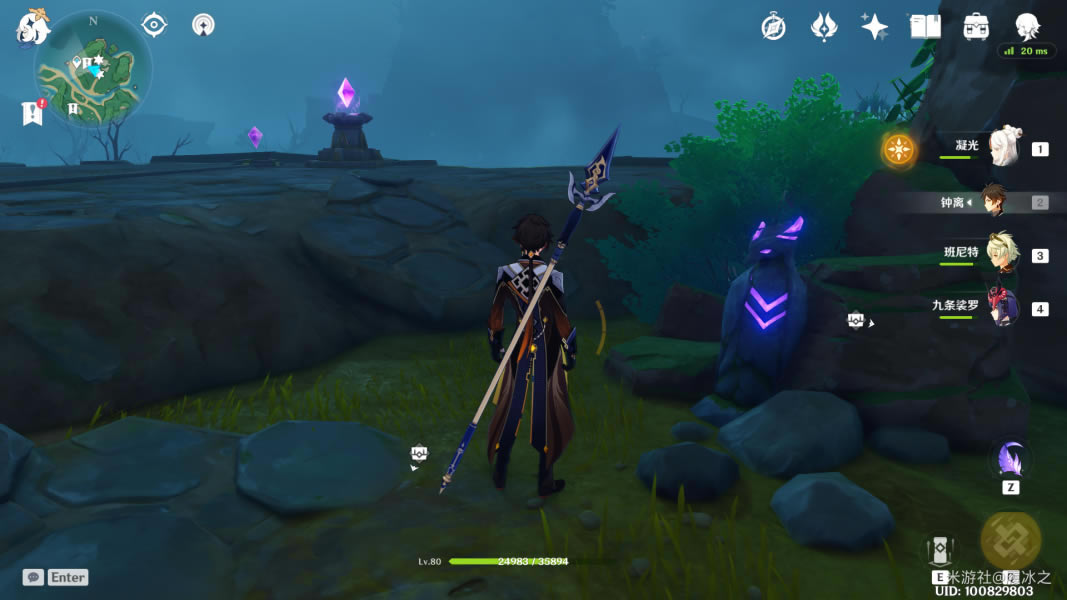Switch to party member 九条裟罗
Image resolution: width=1067 pixels, height=600 pixels.
click(1001, 308)
